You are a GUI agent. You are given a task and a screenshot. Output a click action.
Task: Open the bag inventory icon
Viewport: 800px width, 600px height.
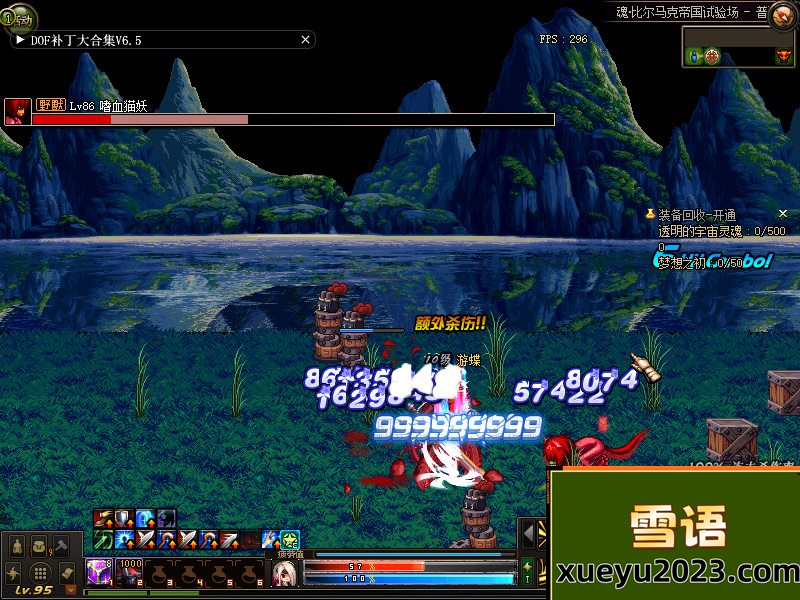(x=39, y=546)
